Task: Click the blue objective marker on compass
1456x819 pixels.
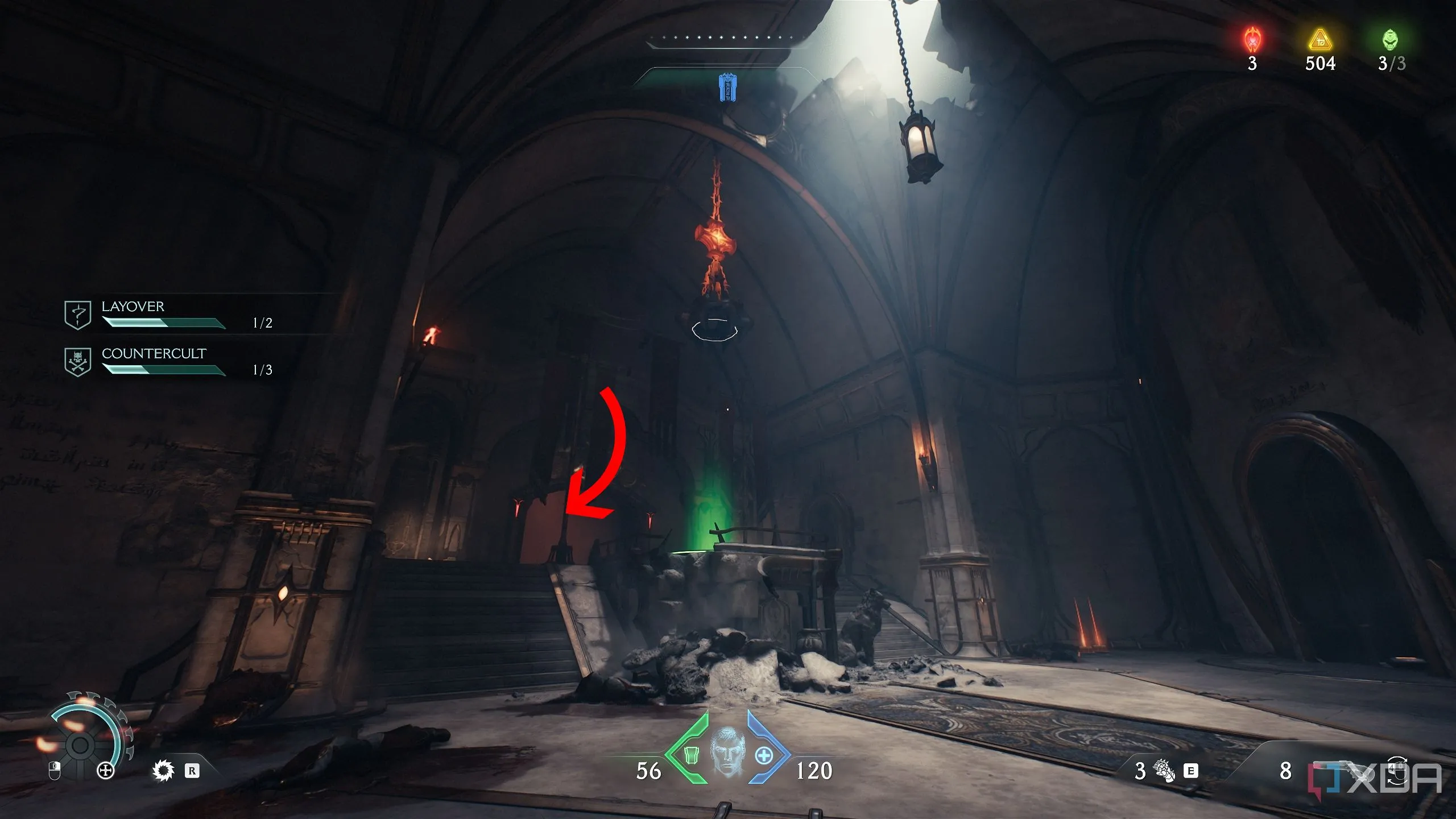Action: click(x=727, y=88)
